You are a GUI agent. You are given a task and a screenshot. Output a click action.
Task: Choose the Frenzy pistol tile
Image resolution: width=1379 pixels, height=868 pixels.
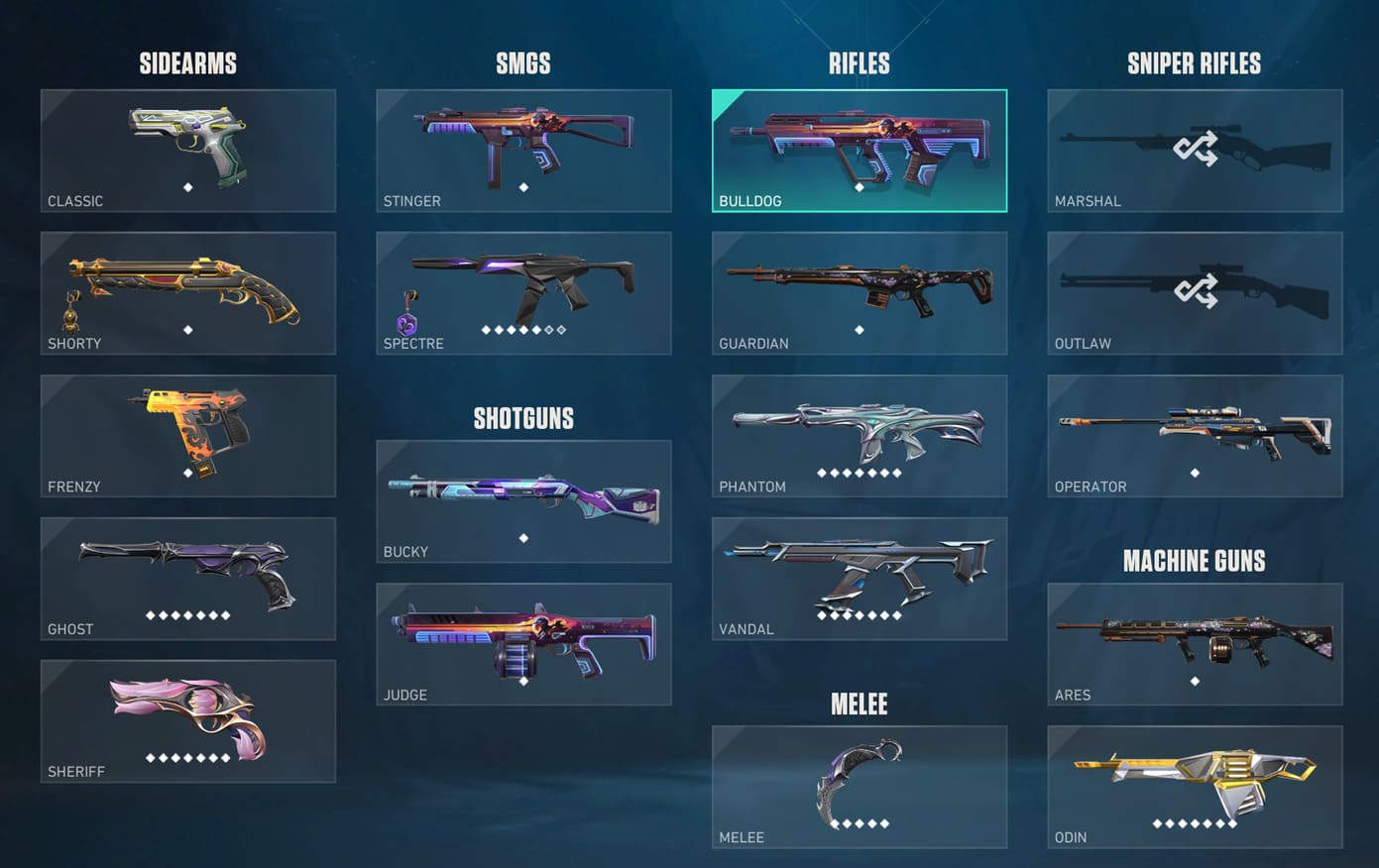[x=187, y=436]
